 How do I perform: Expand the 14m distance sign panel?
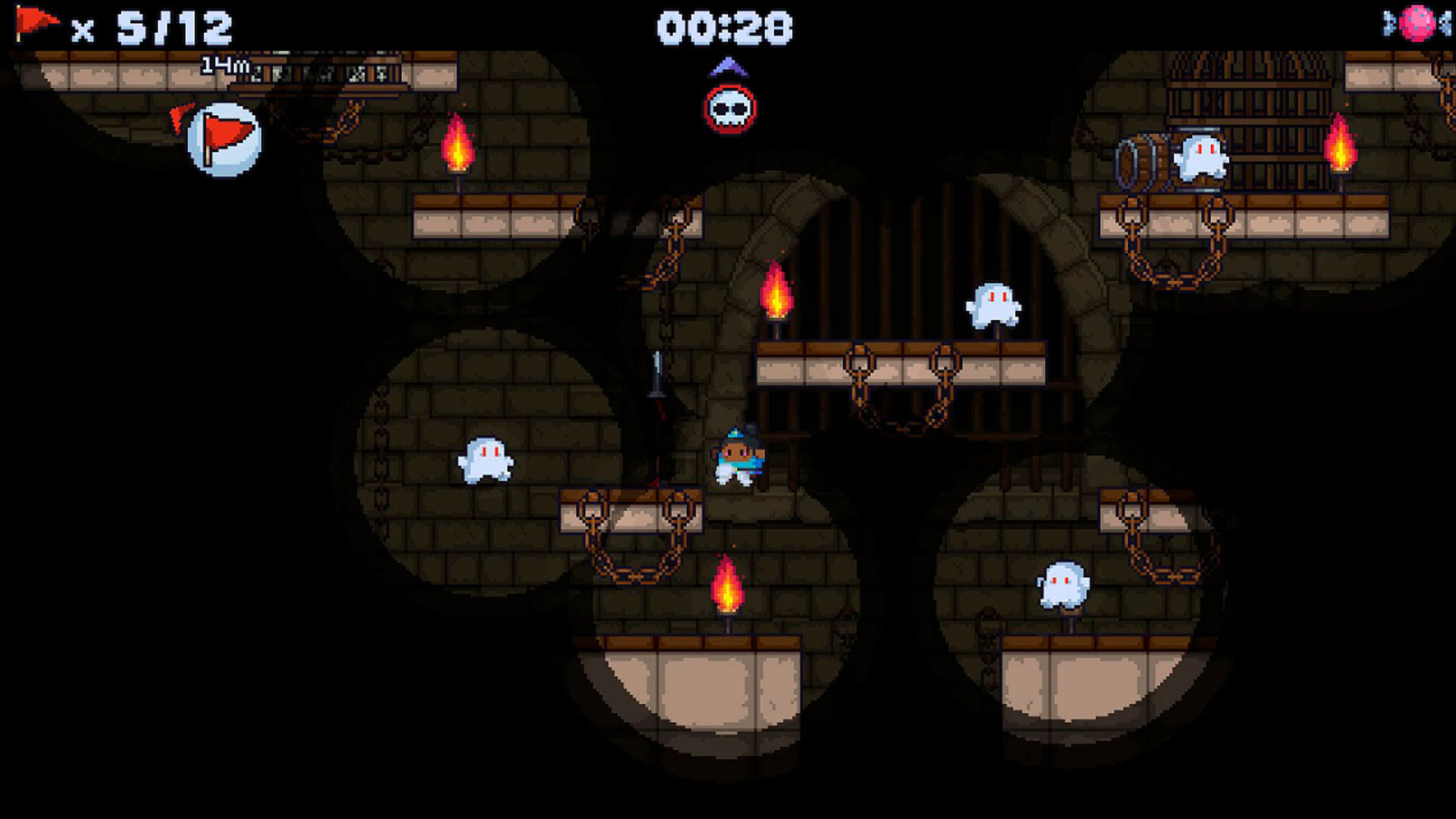coord(225,65)
